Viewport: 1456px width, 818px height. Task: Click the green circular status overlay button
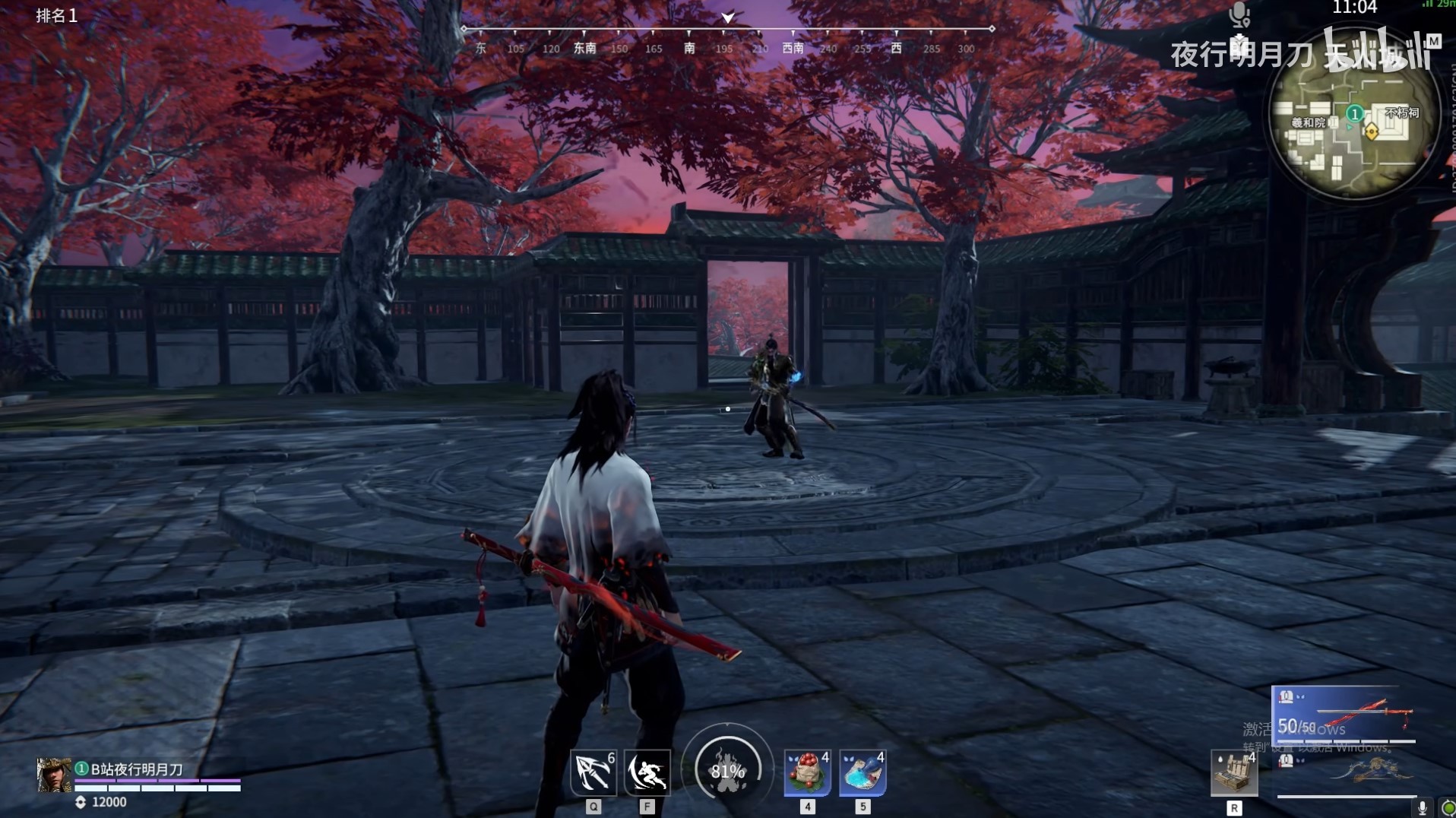click(1448, 807)
